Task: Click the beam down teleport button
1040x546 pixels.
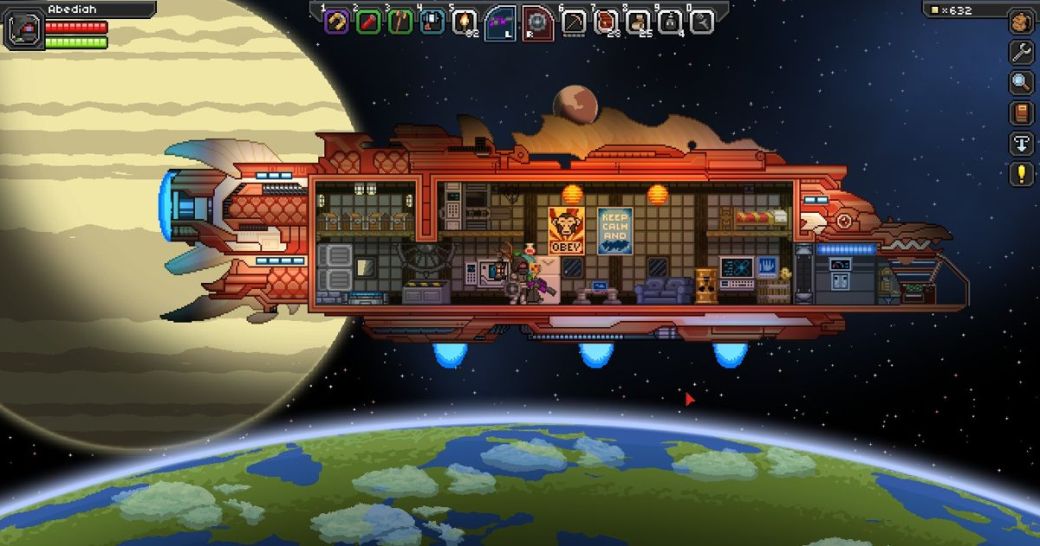Action: pyautogui.click(x=1021, y=143)
